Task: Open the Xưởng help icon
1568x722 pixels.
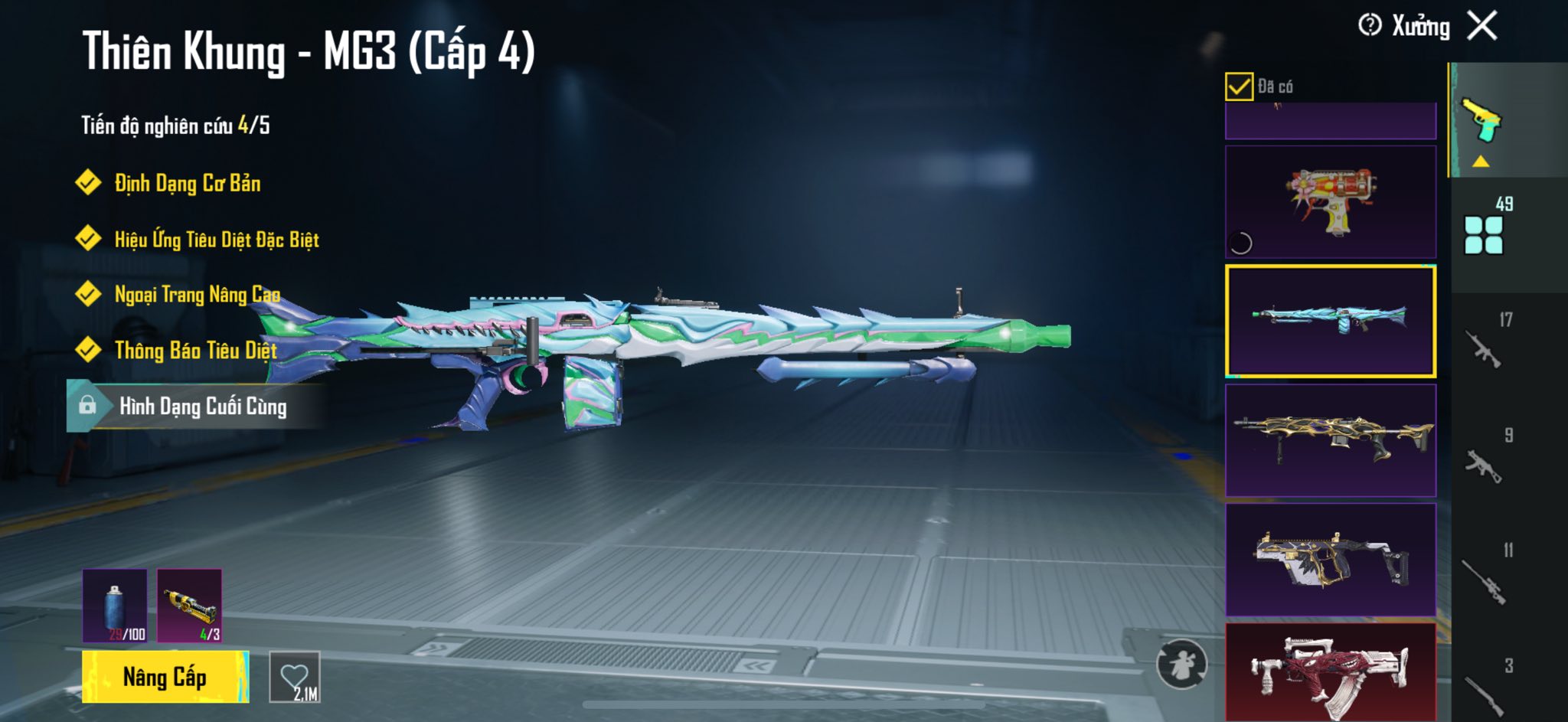Action: (x=1370, y=26)
